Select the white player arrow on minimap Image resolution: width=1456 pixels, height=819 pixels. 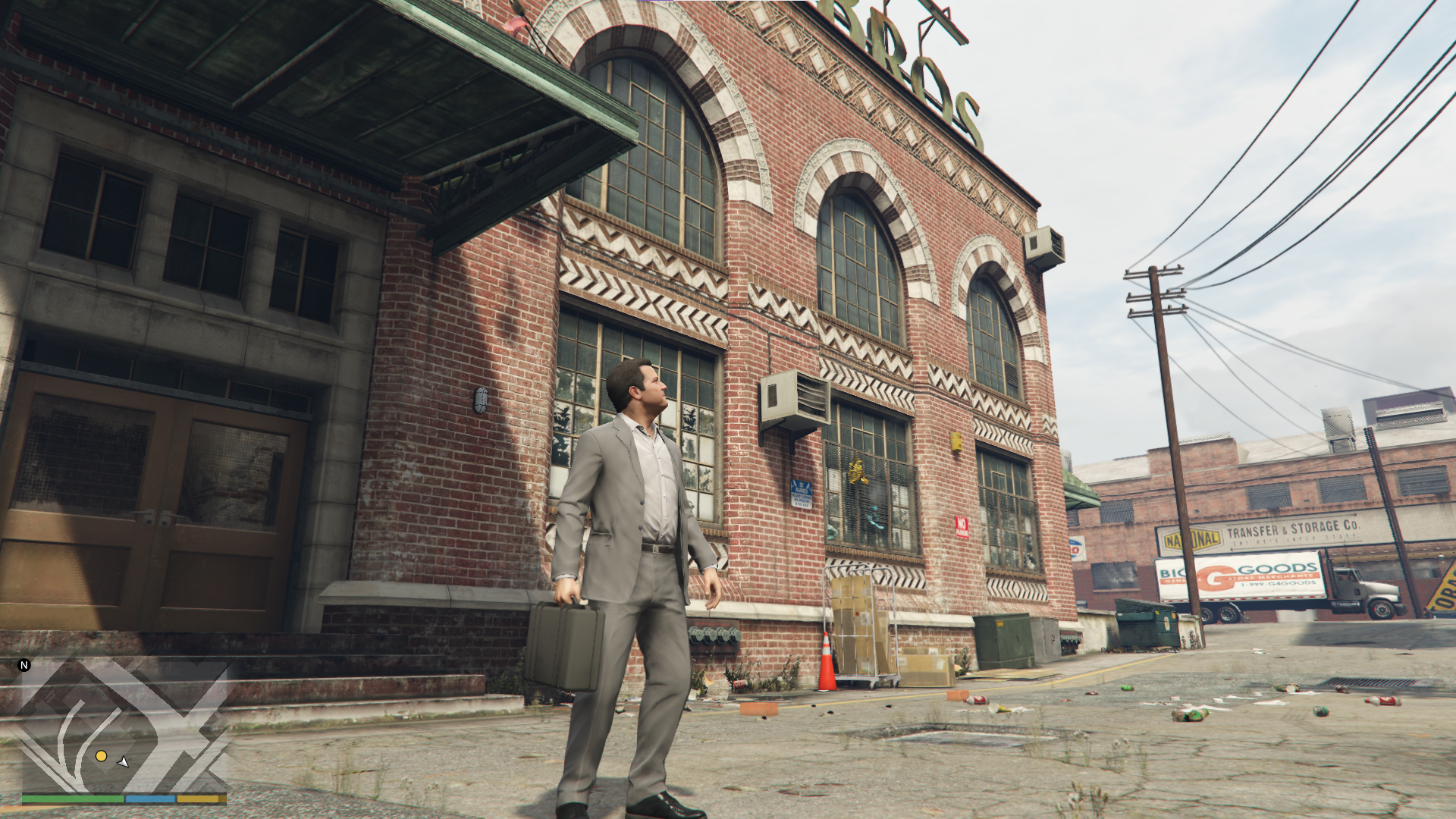(122, 761)
